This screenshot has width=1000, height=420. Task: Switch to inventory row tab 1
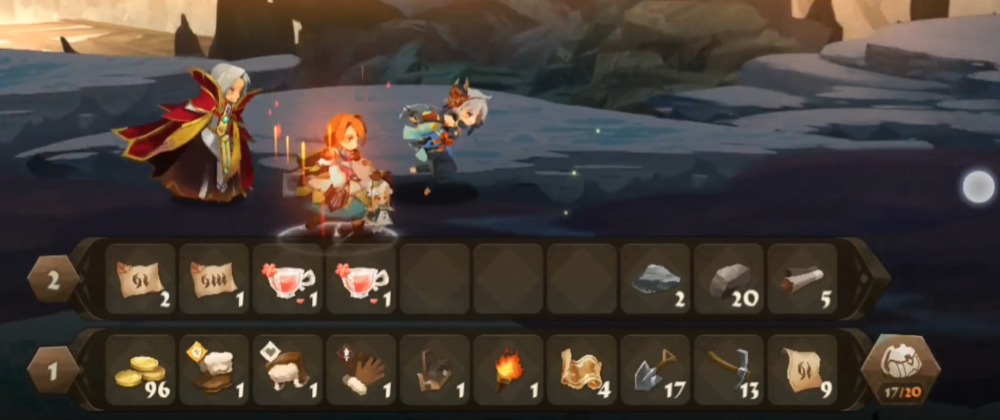[x=53, y=369]
